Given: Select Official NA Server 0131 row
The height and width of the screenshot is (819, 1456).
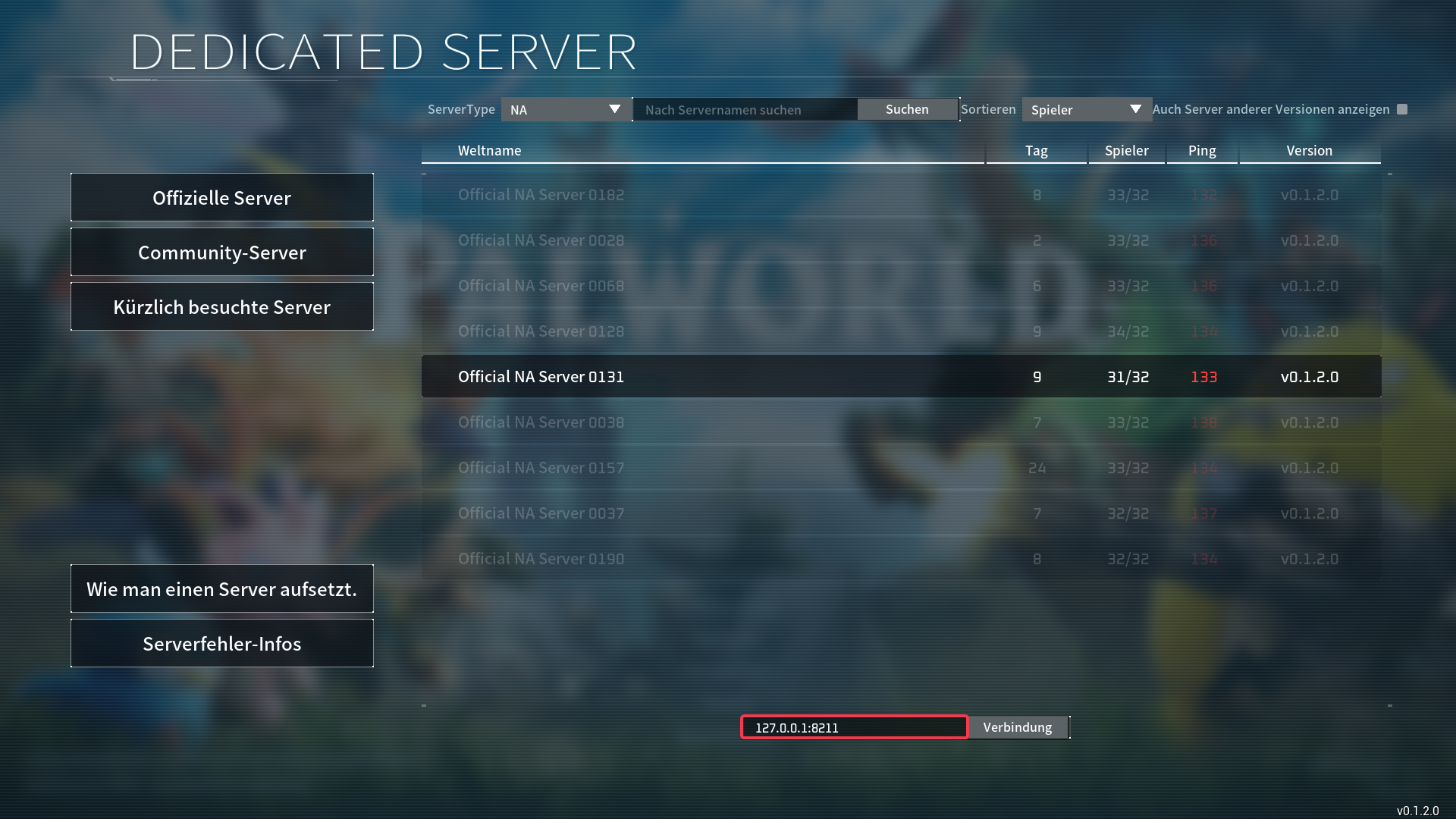Looking at the screenshot, I should click(901, 377).
